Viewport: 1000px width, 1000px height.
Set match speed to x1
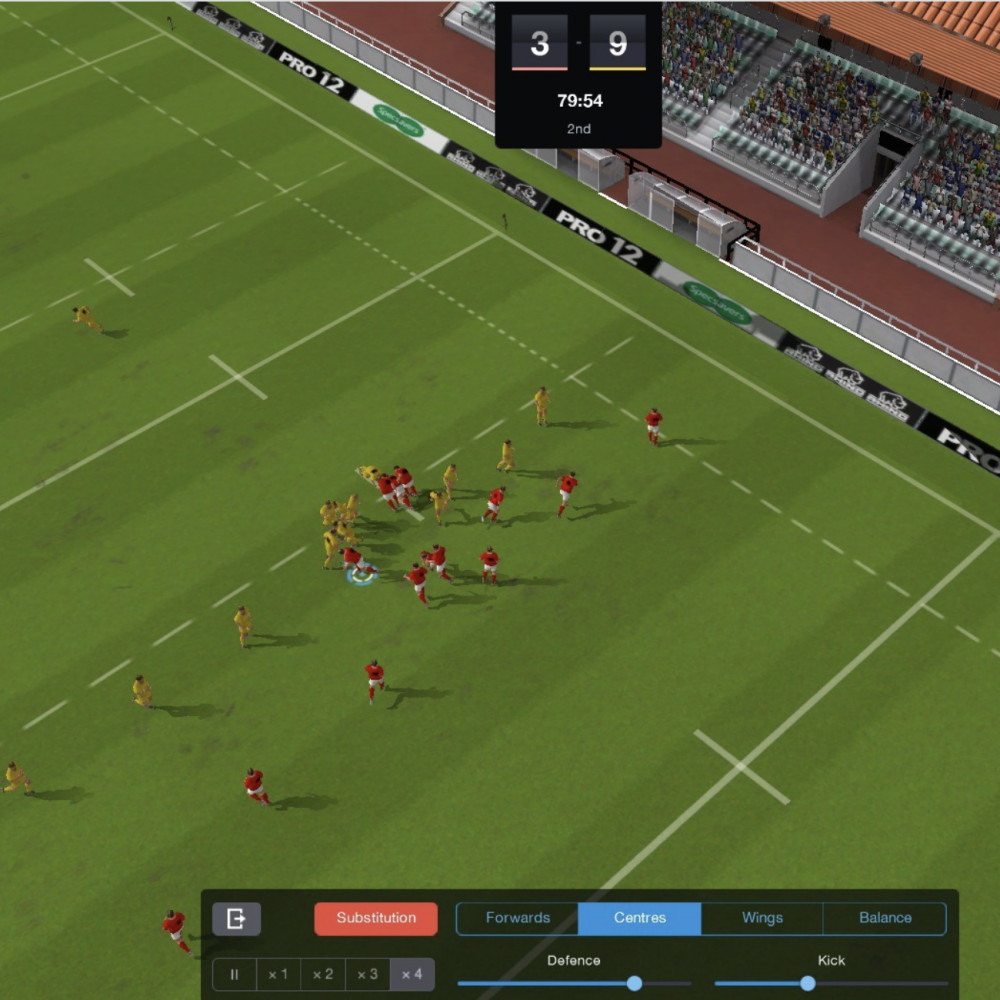(x=278, y=974)
